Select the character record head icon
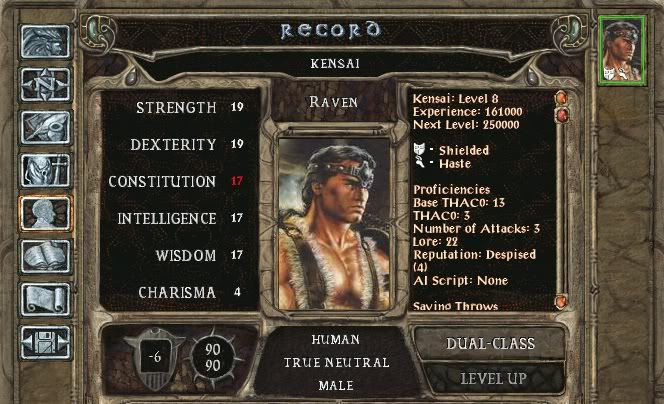This screenshot has width=664, height=404. (45, 213)
